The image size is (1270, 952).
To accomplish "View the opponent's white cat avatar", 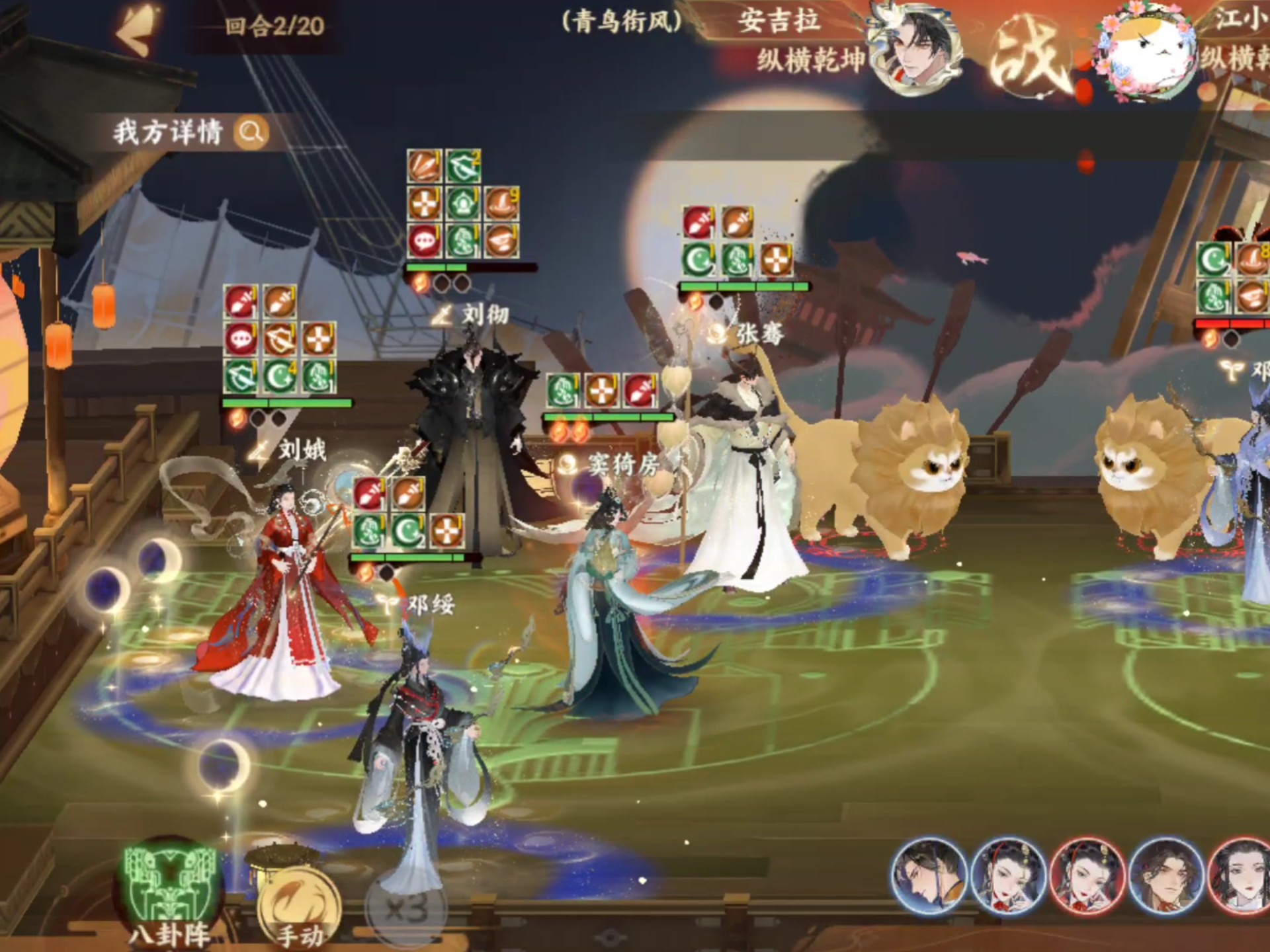I will tap(1146, 54).
